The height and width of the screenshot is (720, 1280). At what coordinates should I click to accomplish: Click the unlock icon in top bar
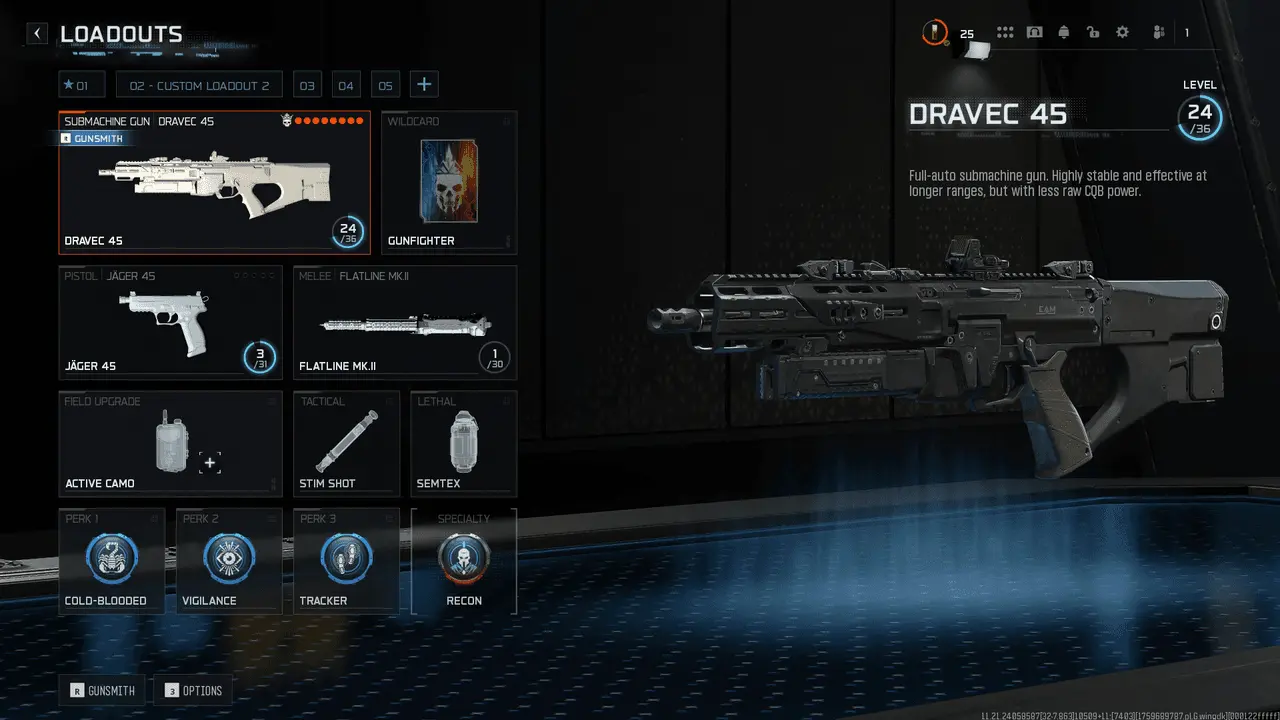pos(1093,32)
